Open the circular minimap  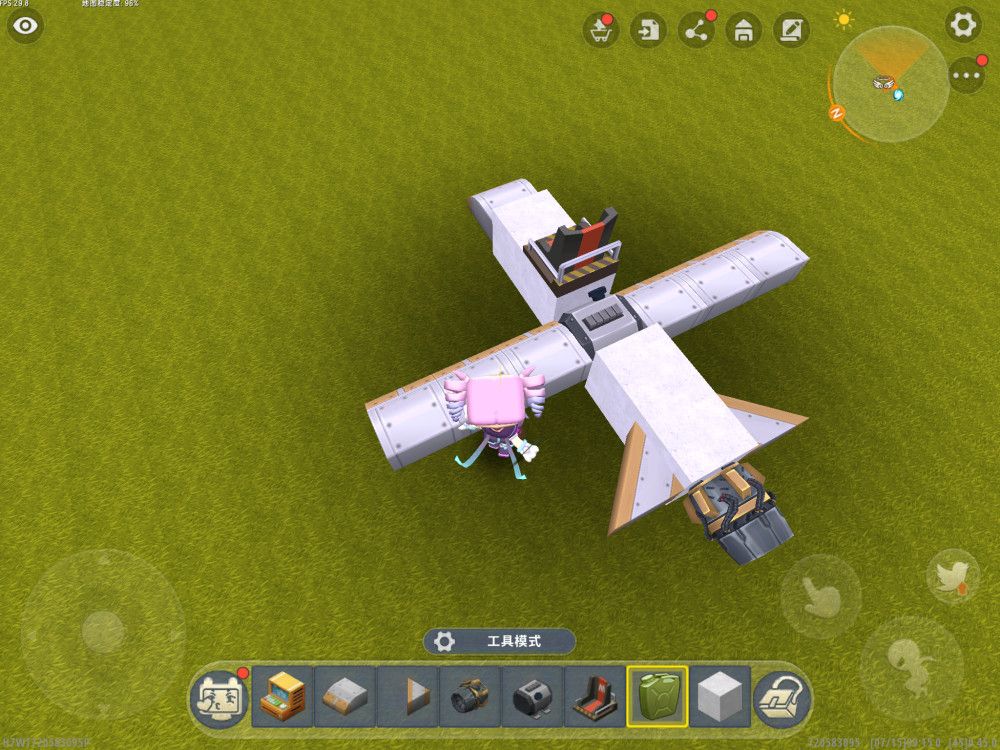click(889, 84)
